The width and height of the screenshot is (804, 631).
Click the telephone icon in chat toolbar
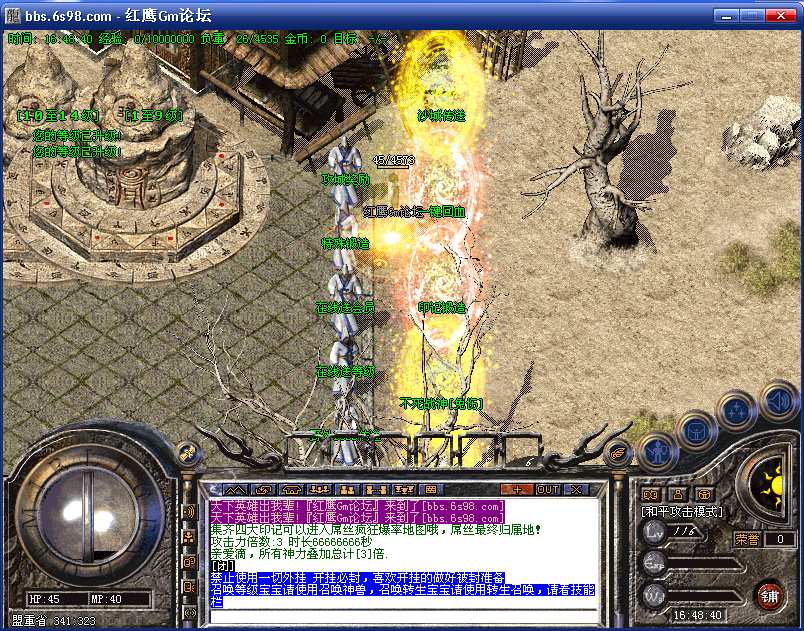[292, 489]
